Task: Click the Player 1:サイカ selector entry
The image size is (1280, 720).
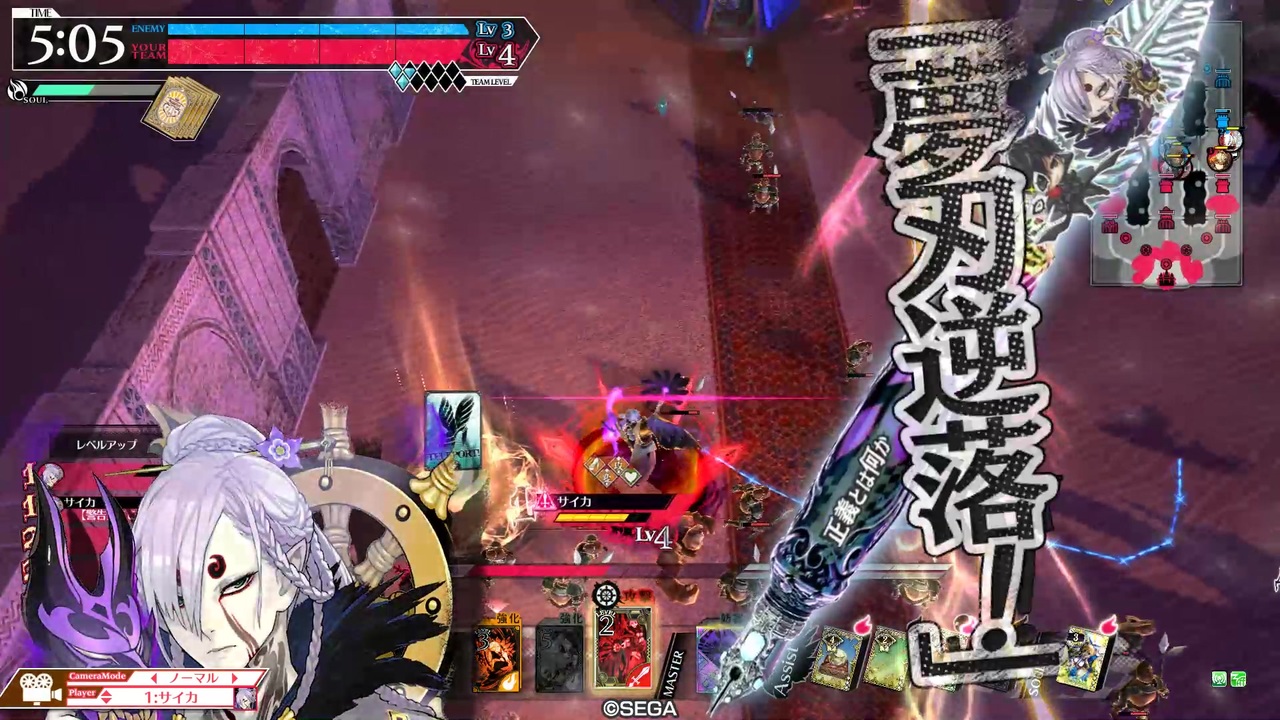Action: click(x=173, y=697)
